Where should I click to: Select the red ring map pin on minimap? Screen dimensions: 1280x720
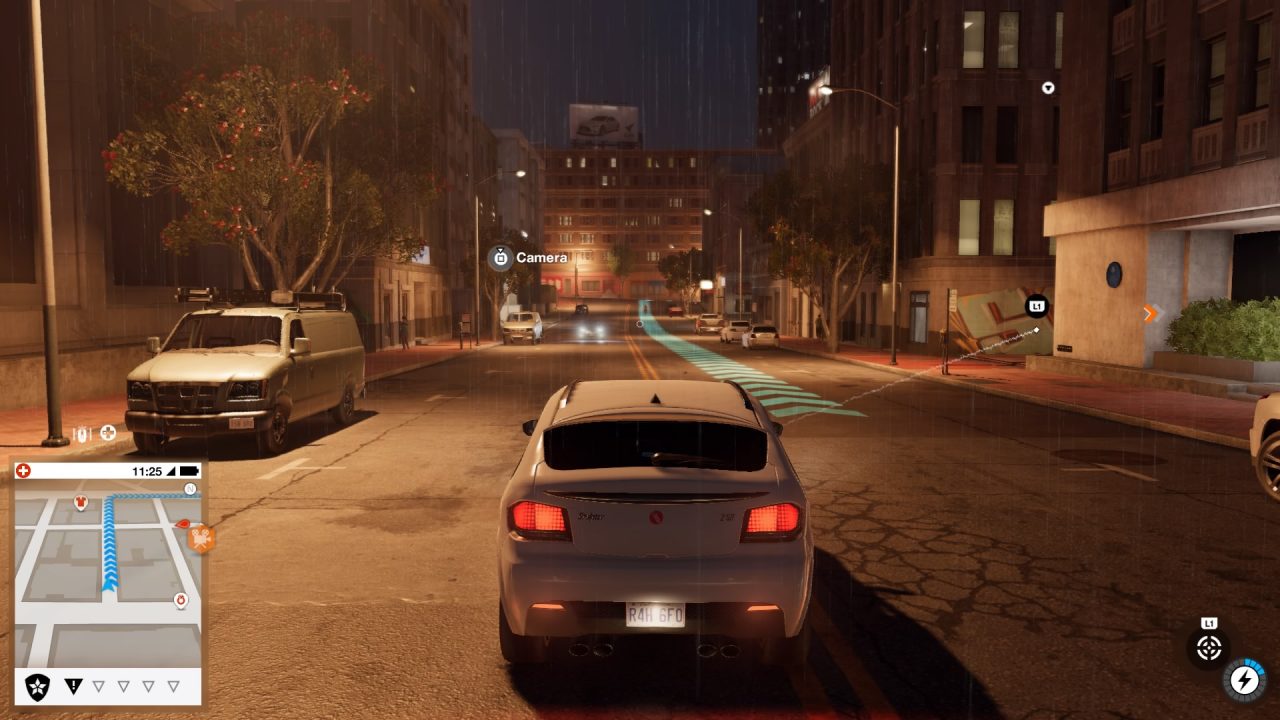(x=181, y=600)
